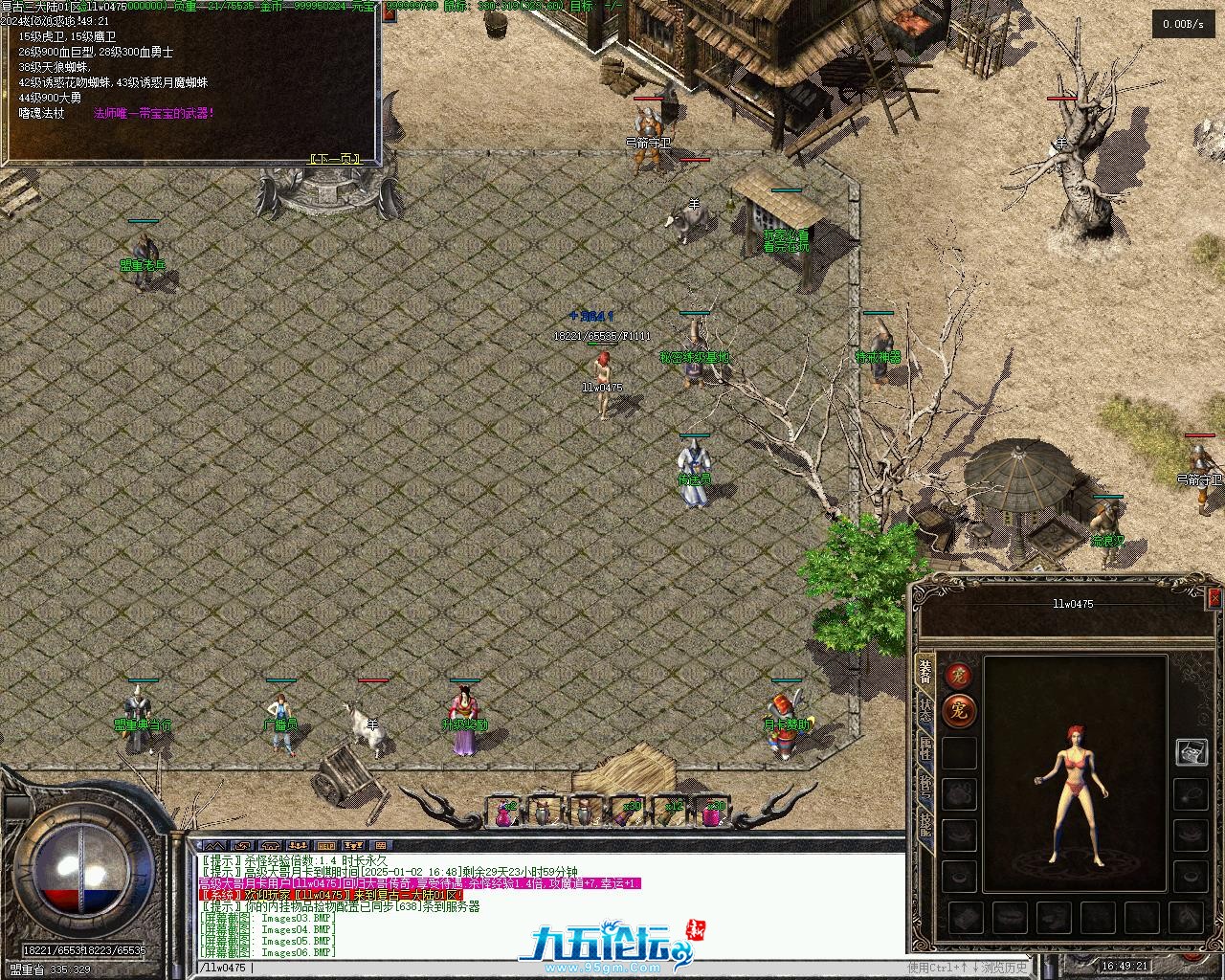Open the 属性 attributes tab

tap(925, 749)
